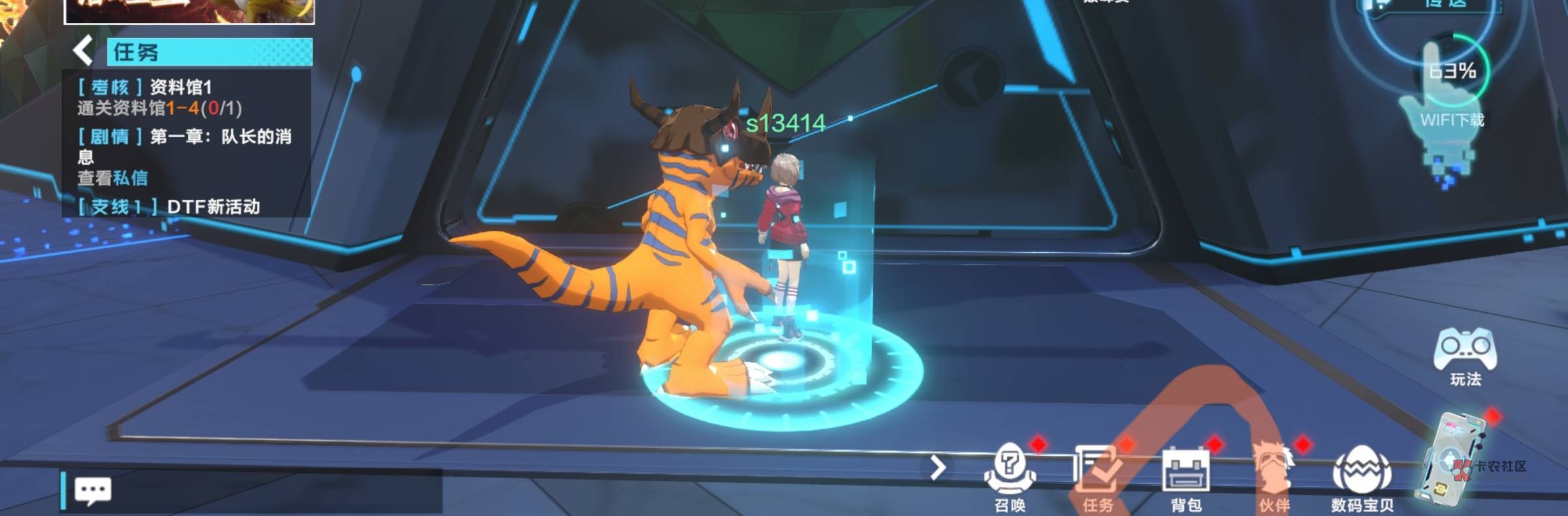Open the 数码宝贝 egg menu
The height and width of the screenshot is (516, 1568).
(1362, 477)
